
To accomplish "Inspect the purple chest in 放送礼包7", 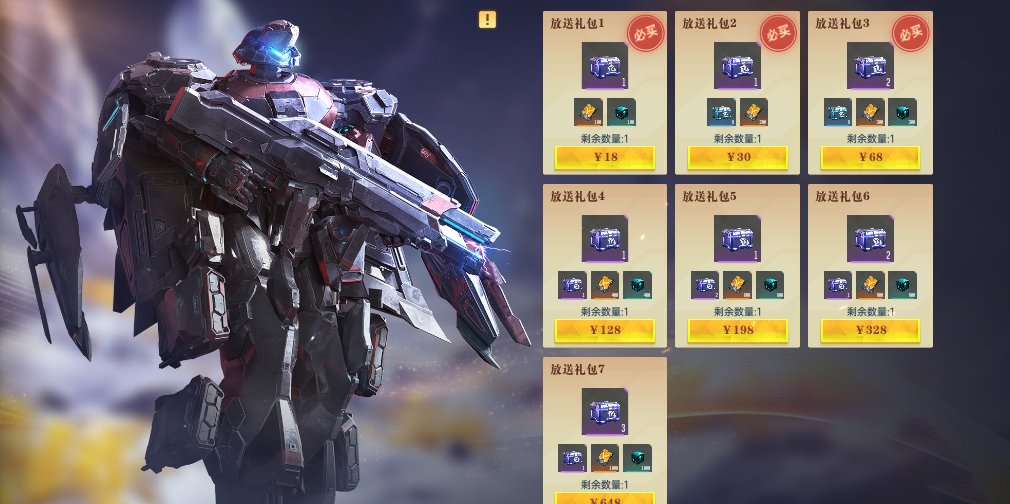I will (605, 412).
